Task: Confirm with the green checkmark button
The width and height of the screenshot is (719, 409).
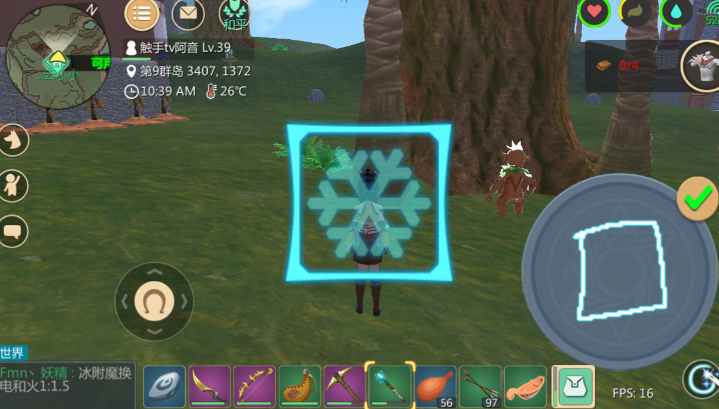Action: (696, 198)
